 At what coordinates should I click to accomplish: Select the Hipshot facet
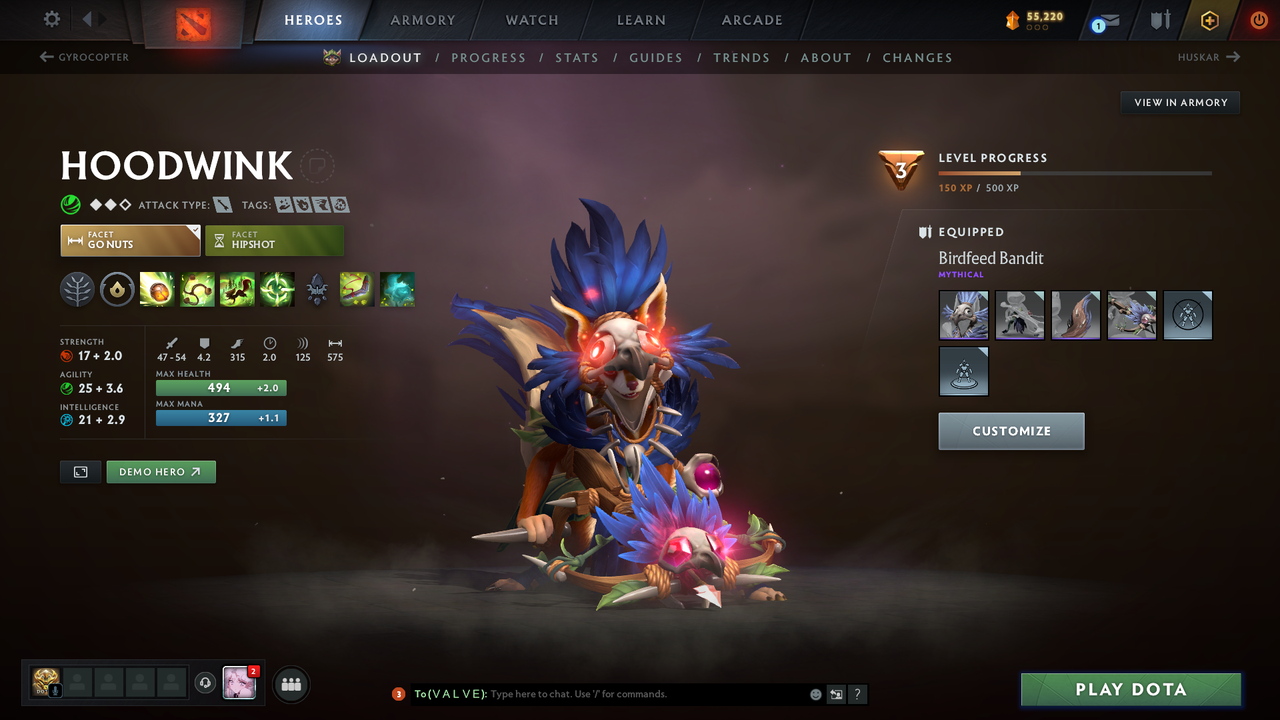click(275, 240)
